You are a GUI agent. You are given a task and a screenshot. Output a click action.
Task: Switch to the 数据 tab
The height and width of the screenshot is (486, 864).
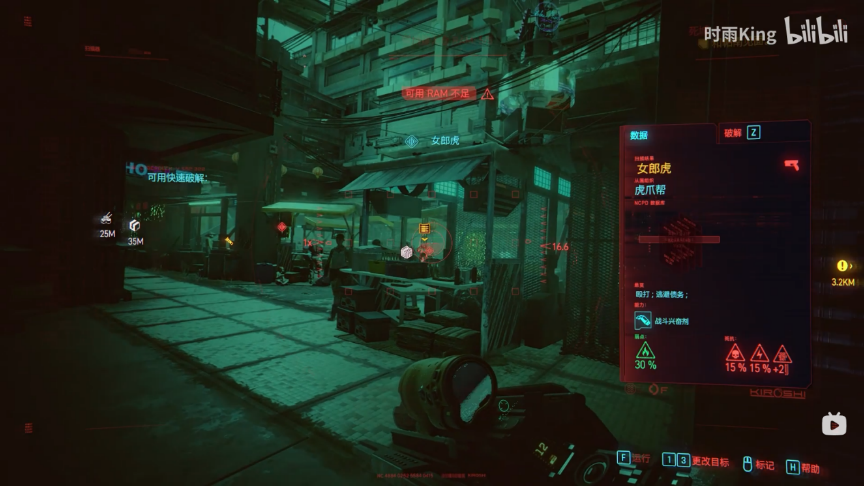coord(639,135)
